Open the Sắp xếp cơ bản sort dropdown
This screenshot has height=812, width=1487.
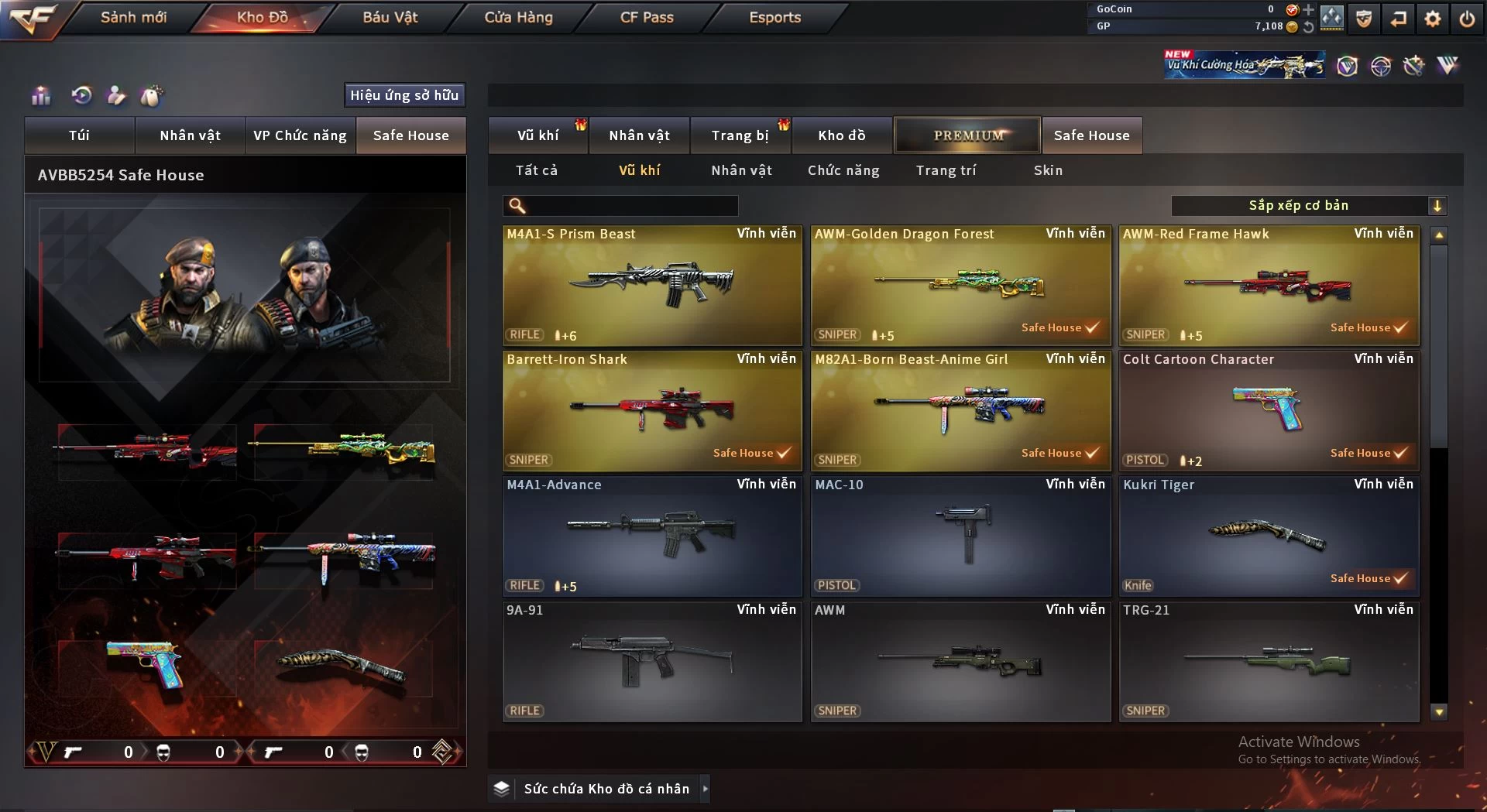click(1308, 206)
